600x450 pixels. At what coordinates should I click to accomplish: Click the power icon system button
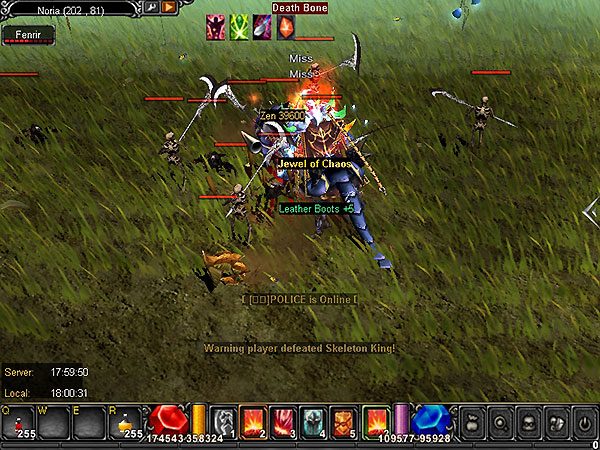point(585,422)
